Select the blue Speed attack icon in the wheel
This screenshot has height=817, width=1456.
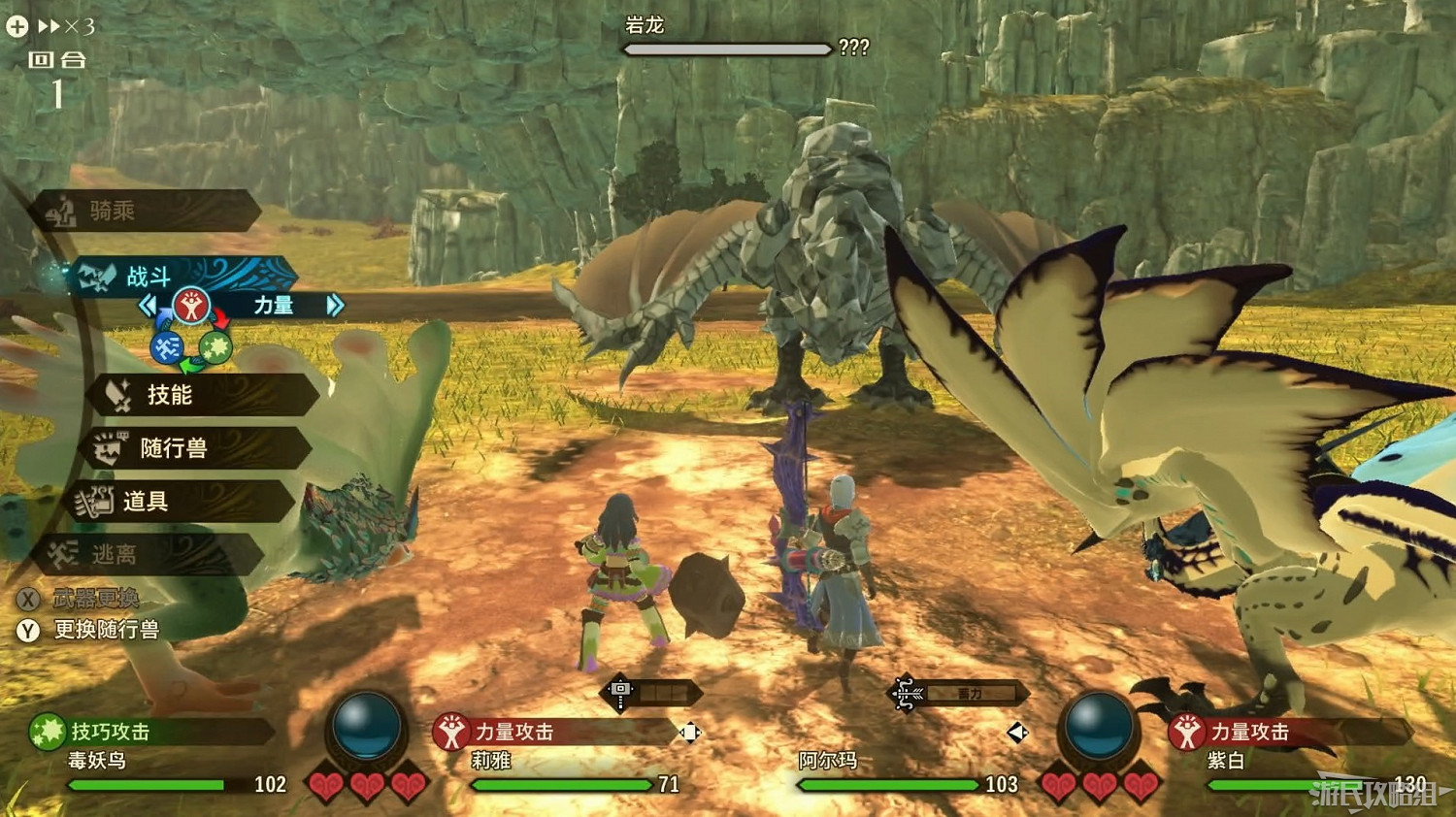click(x=167, y=345)
